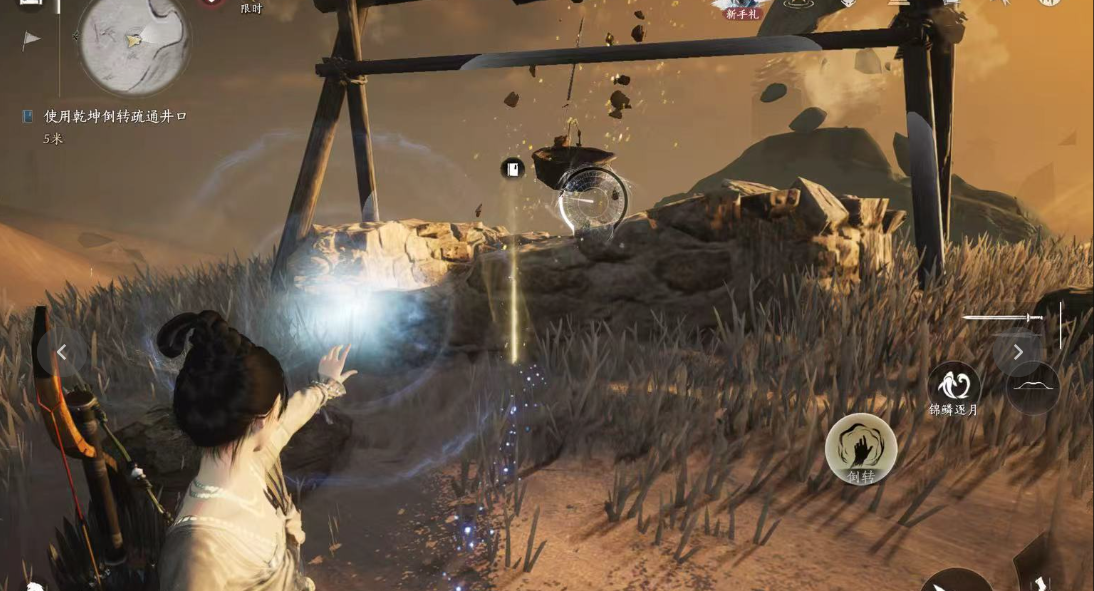The image size is (1094, 591).
Task: Select the sword weapon indicator
Action: [1002, 319]
